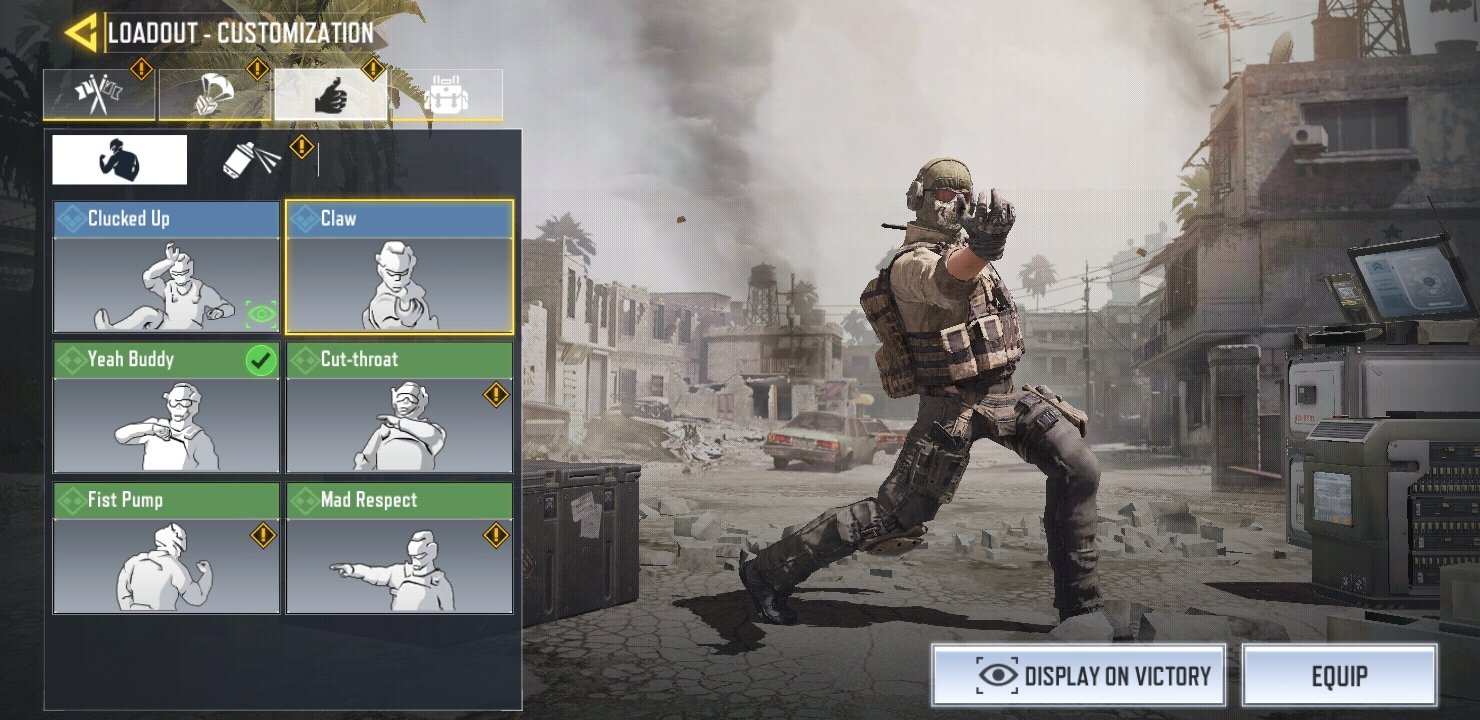
Task: Click the warning badge on Mad Respect
Action: pyautogui.click(x=496, y=536)
